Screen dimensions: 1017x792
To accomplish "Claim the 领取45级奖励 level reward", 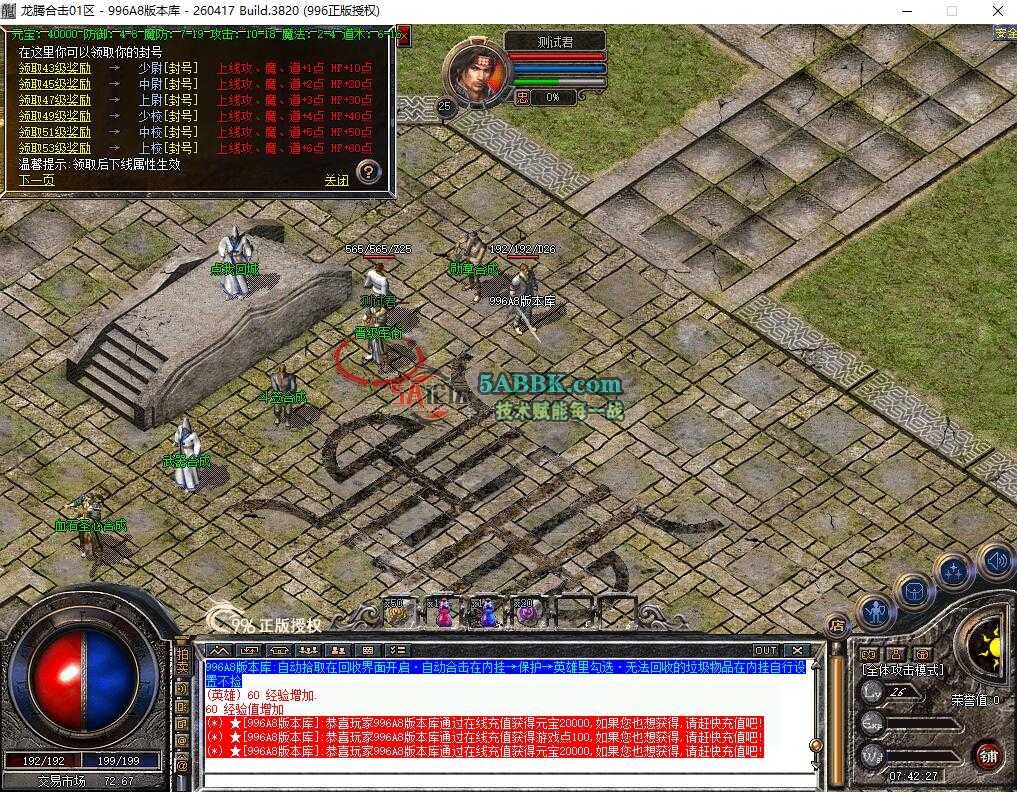I will (x=55, y=85).
